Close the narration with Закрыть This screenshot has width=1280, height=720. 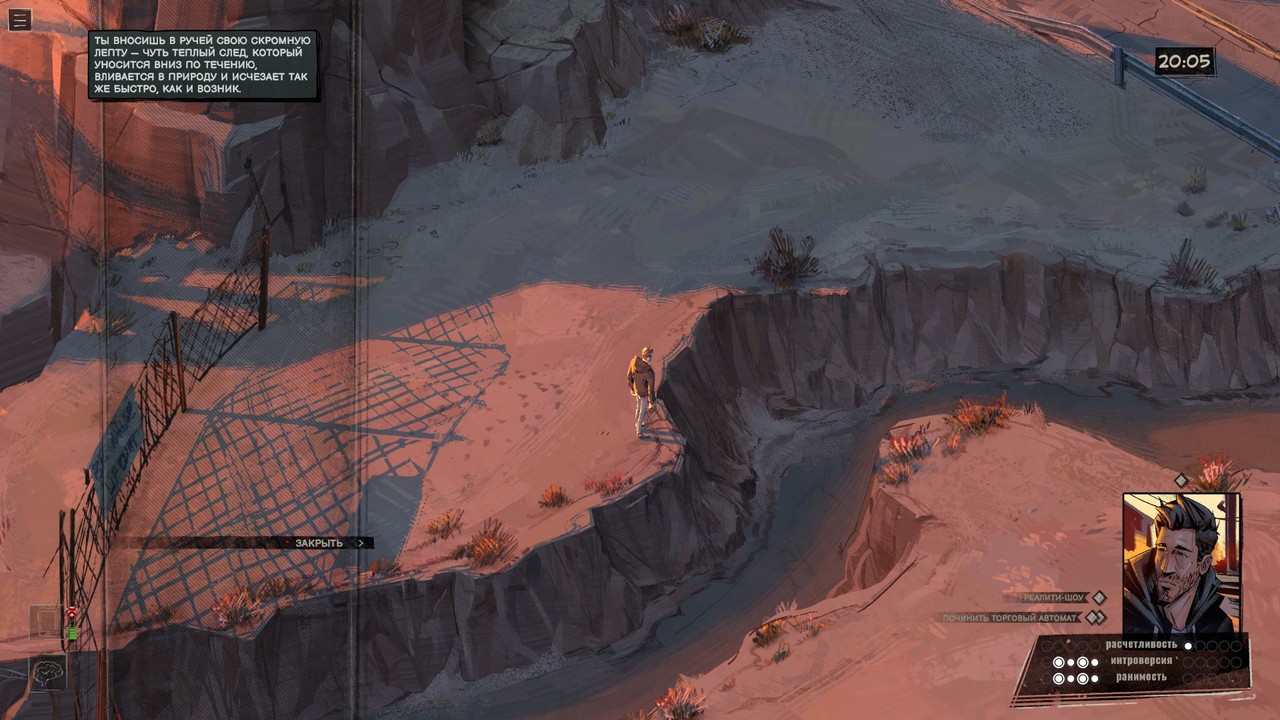point(319,543)
